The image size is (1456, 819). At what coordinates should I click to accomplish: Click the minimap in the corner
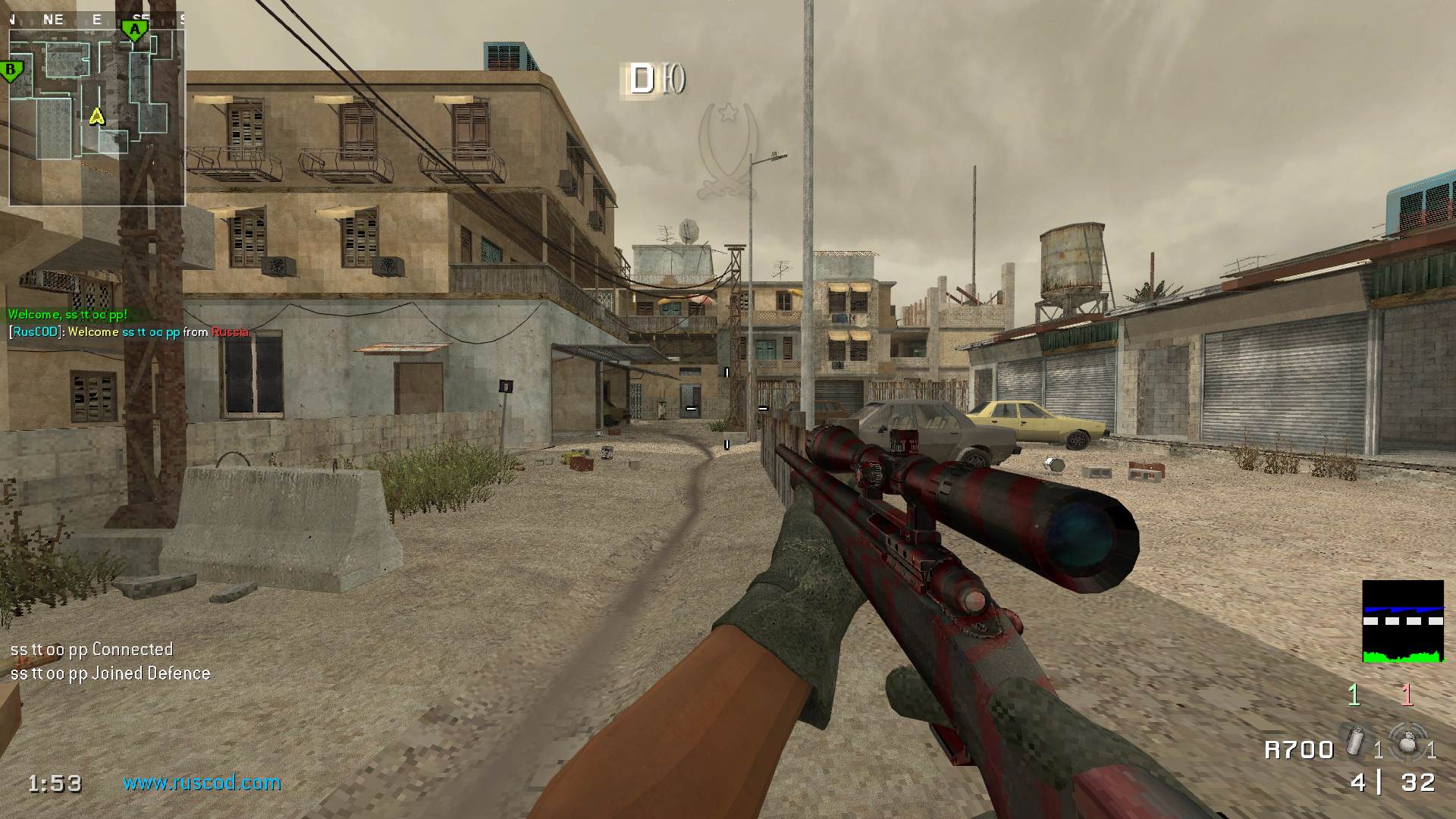[x=97, y=118]
